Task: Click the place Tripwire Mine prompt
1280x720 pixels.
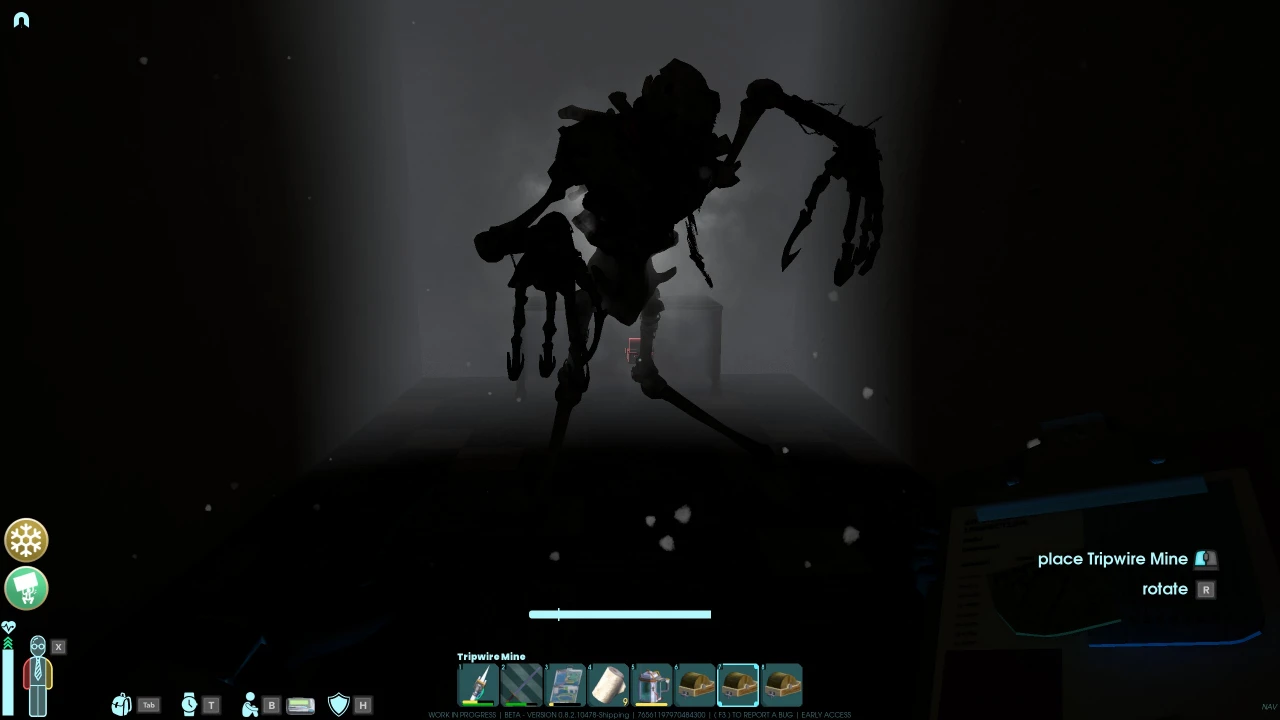Action: 1113,559
